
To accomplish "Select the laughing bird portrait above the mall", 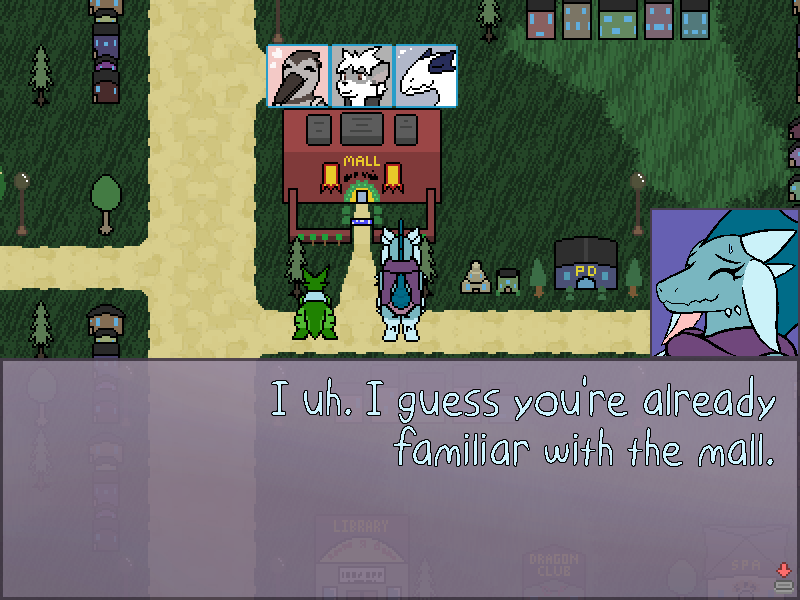I will (298, 76).
